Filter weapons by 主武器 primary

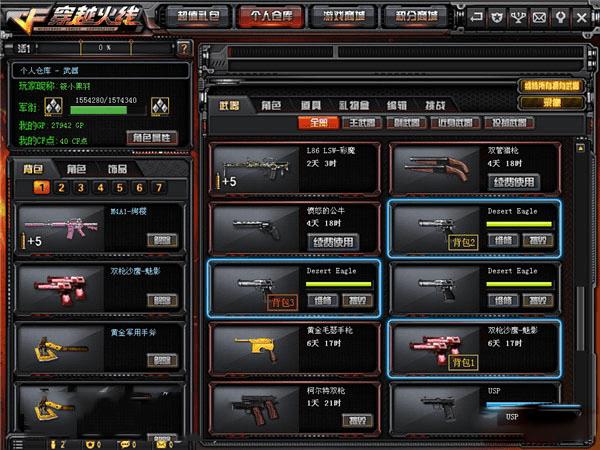tap(358, 124)
